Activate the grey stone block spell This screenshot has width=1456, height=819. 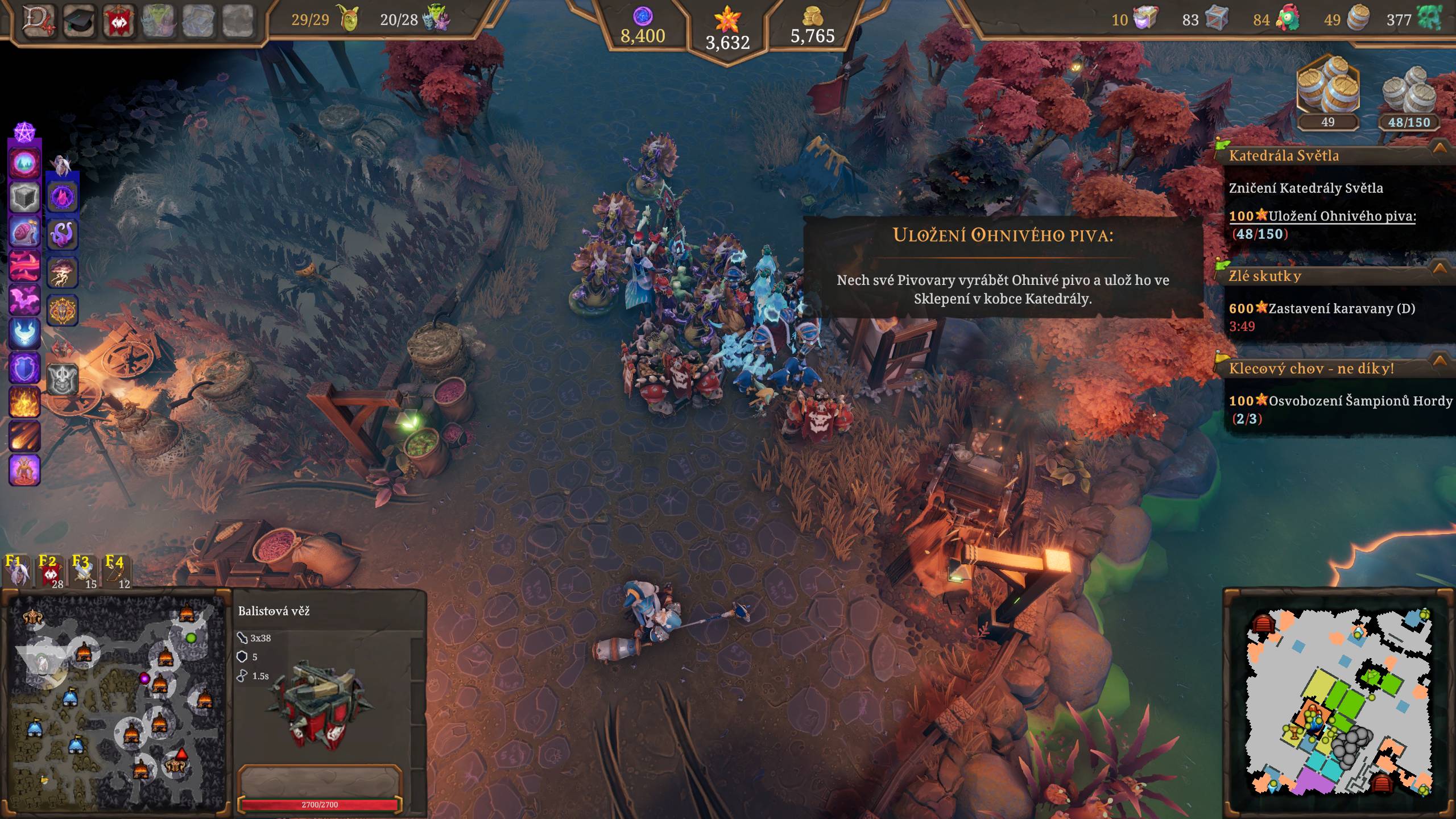[x=24, y=197]
